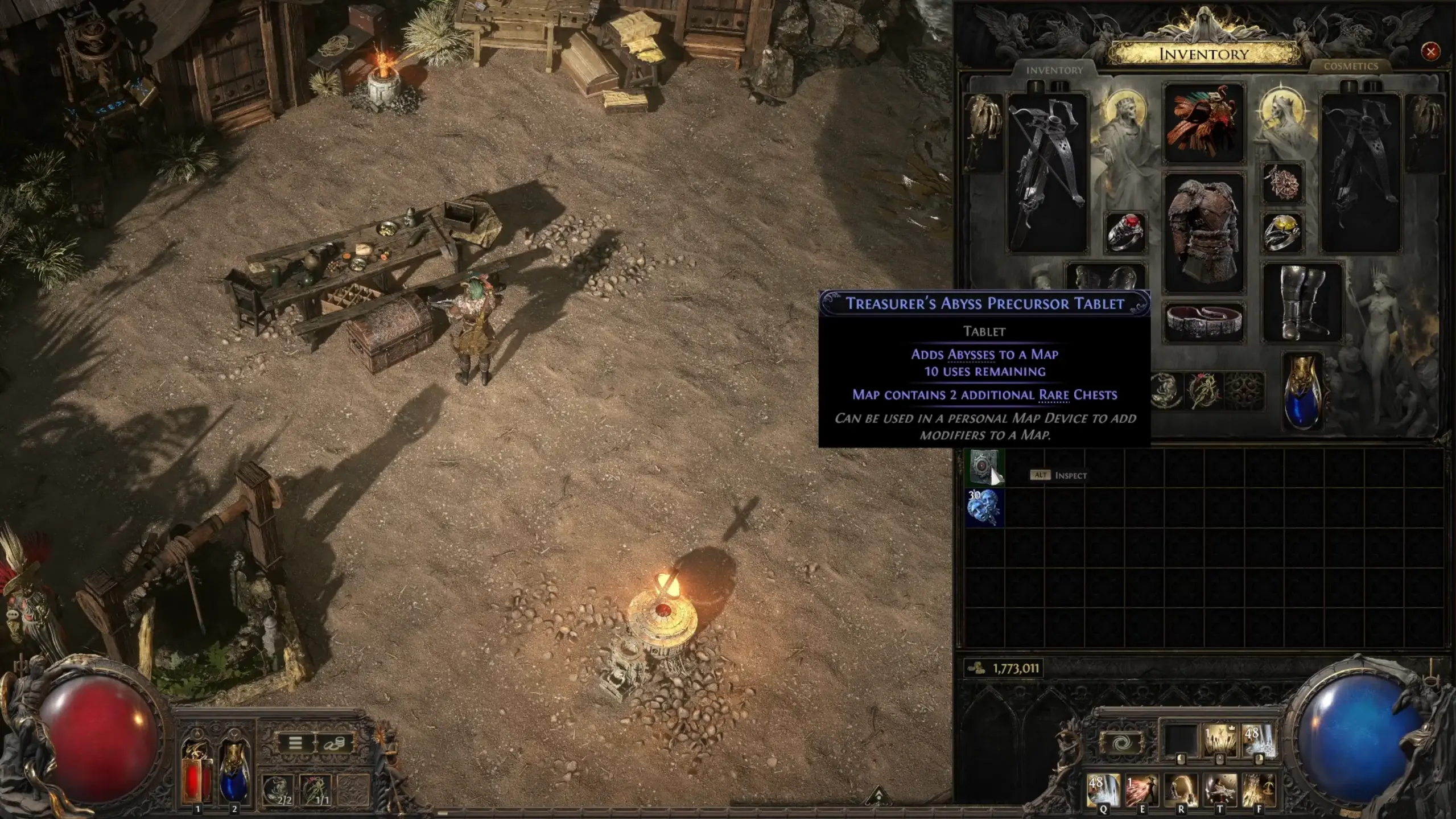Select the equipped yellow gem ring

[x=1282, y=232]
